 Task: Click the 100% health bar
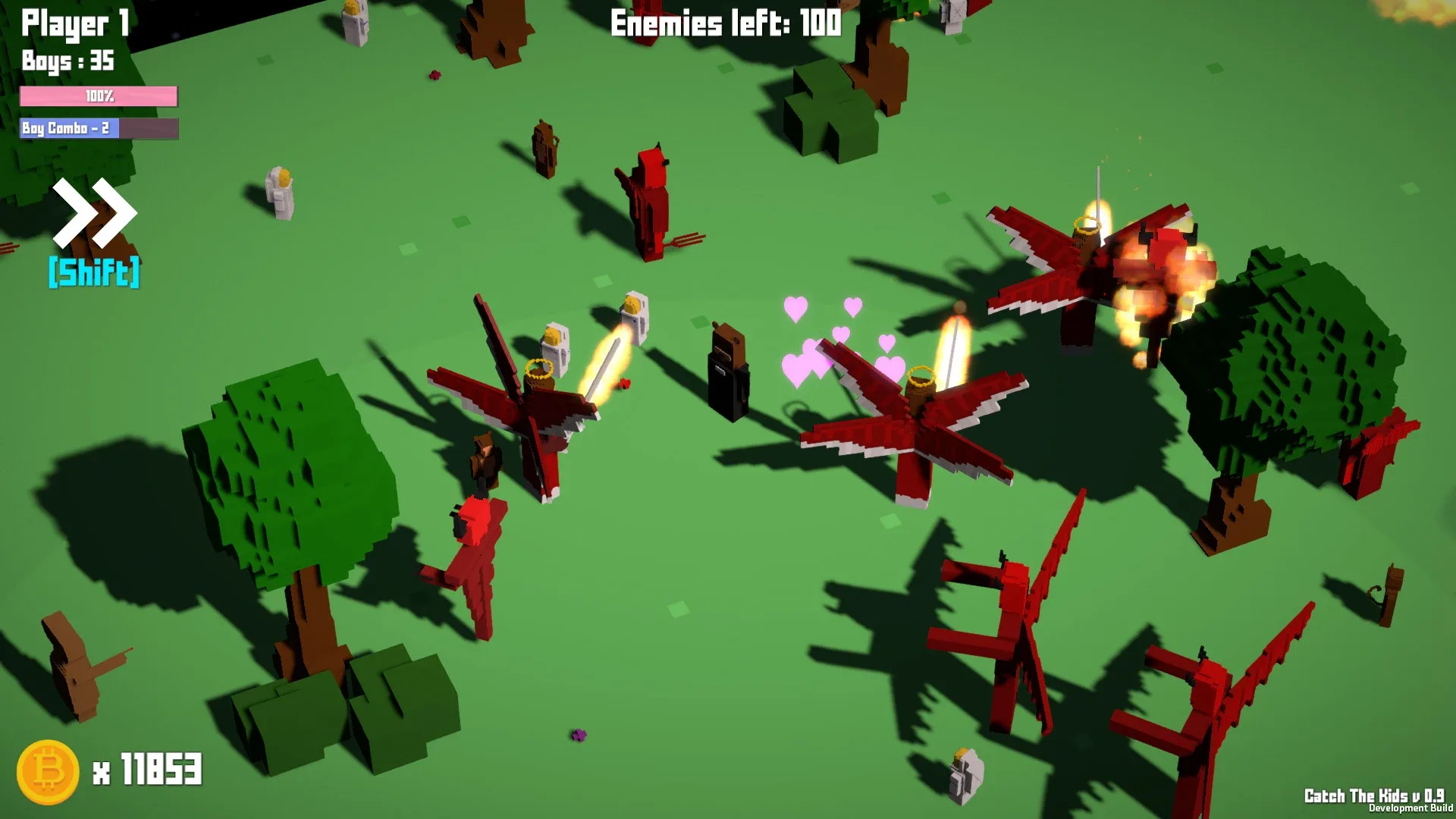(x=99, y=97)
